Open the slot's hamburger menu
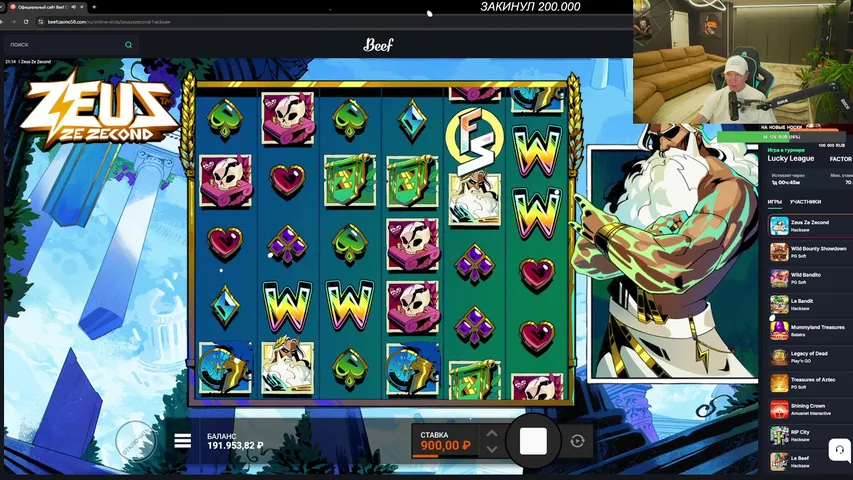 (183, 441)
